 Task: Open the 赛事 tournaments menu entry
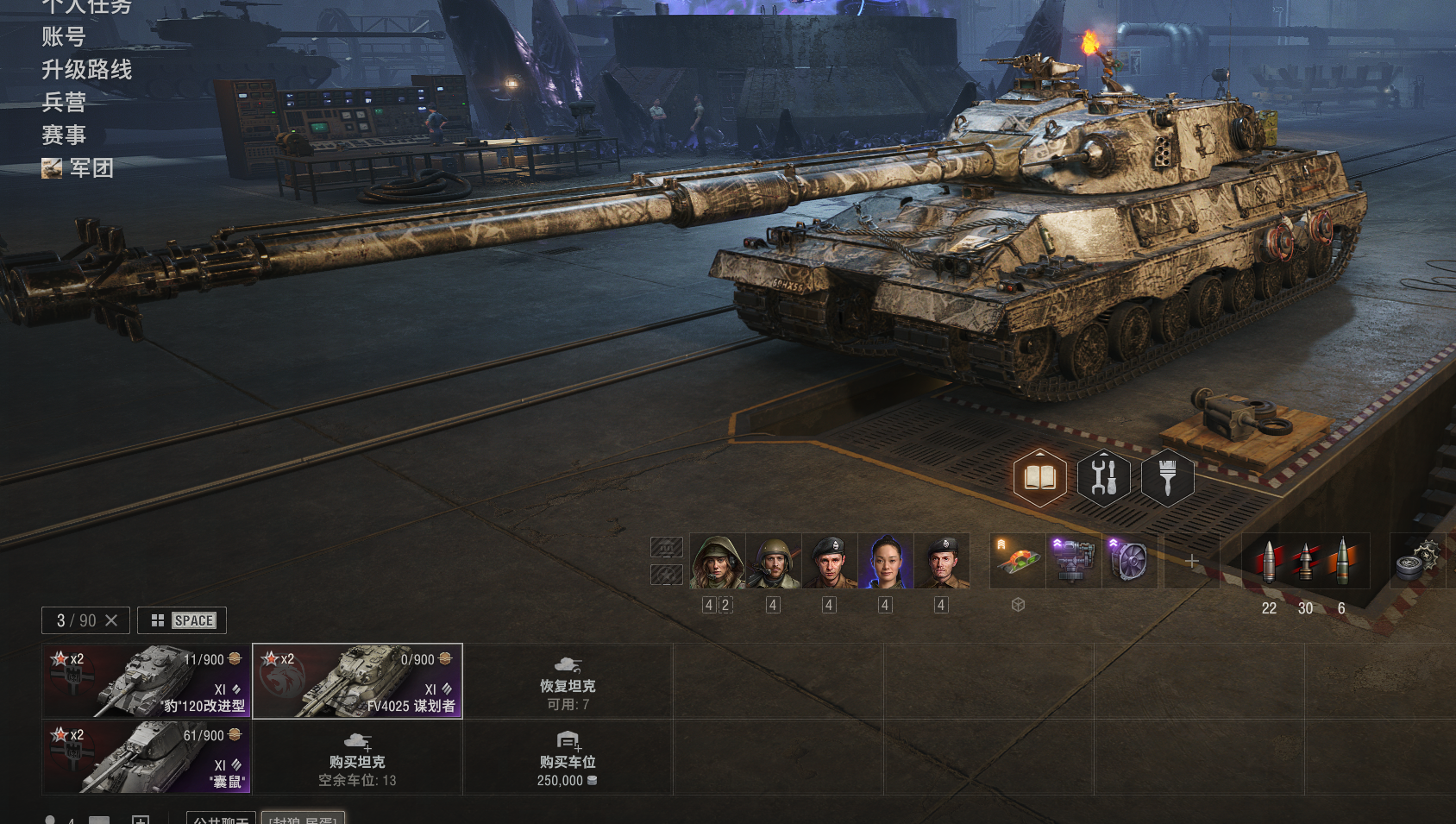point(64,135)
